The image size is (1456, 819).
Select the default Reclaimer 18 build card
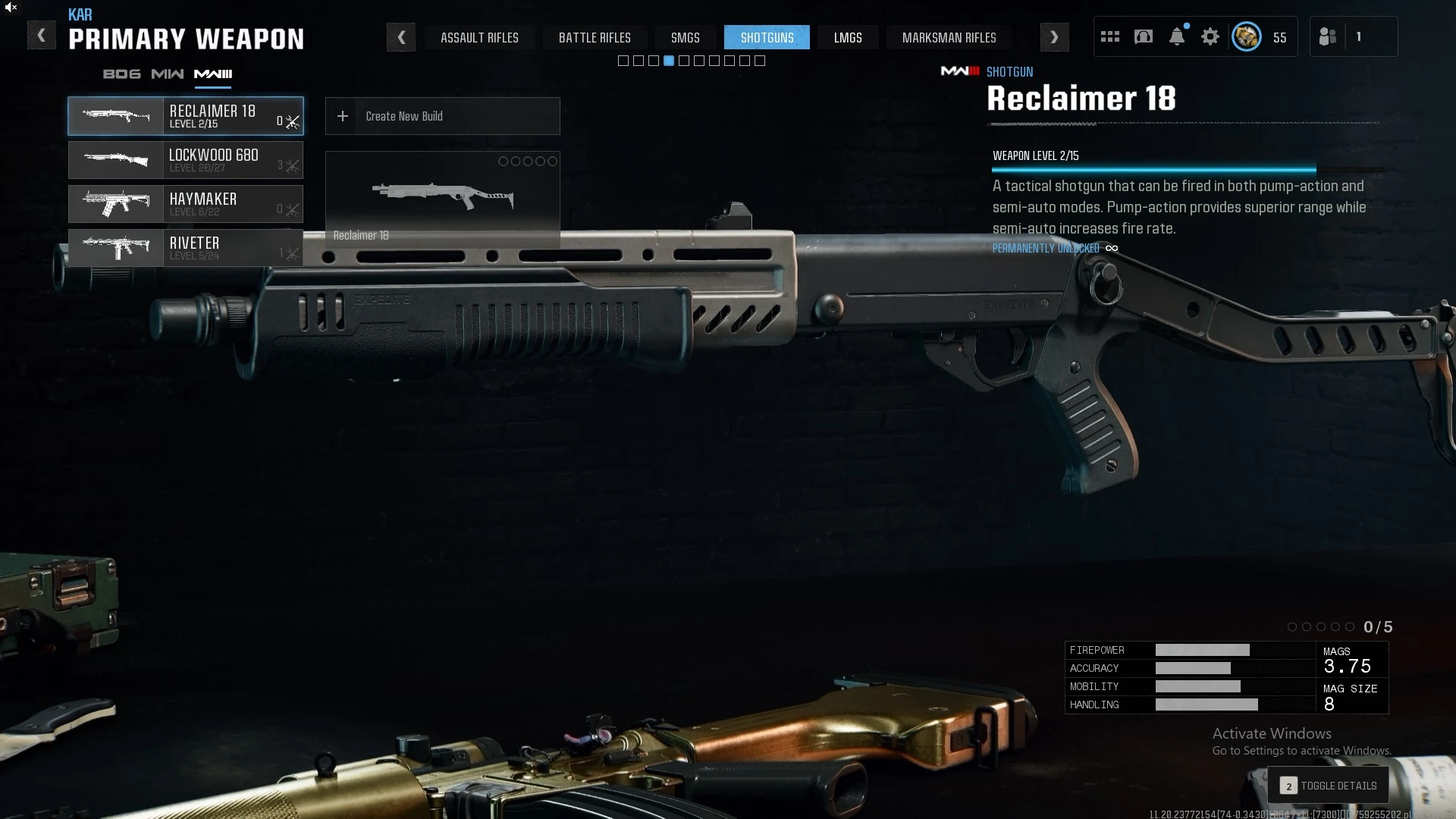coord(442,199)
